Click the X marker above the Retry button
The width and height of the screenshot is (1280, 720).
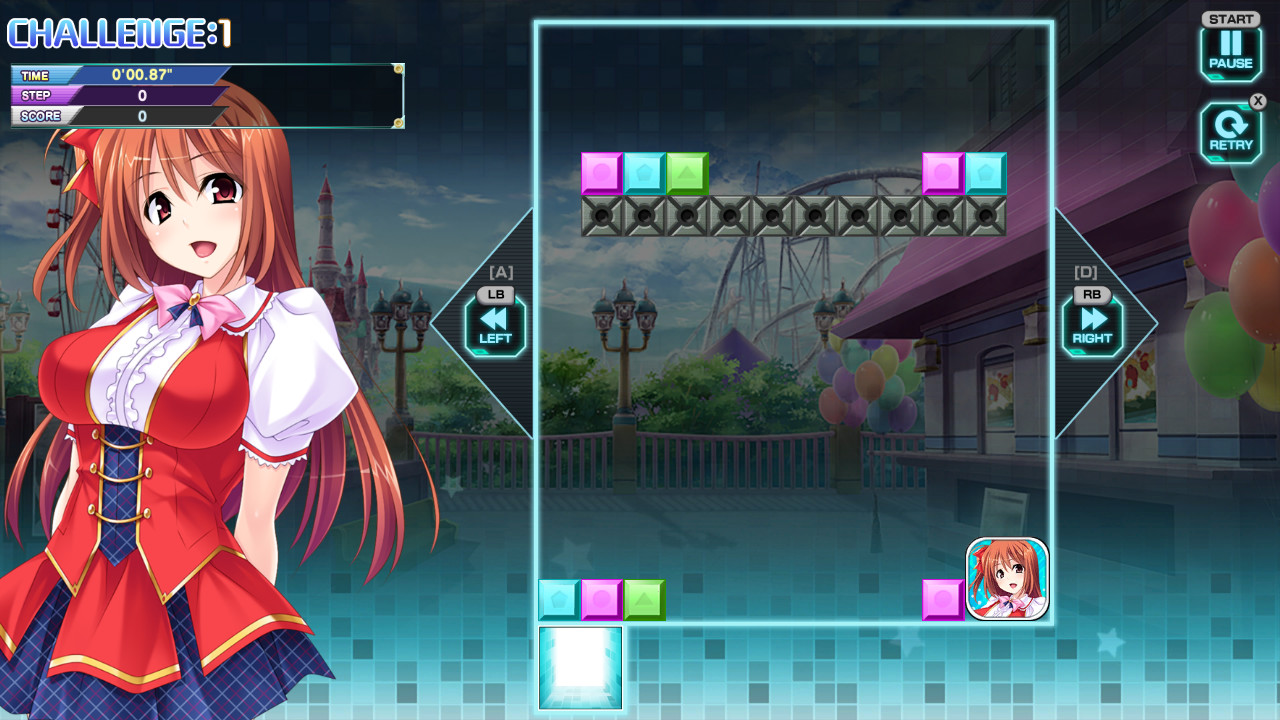point(1258,101)
